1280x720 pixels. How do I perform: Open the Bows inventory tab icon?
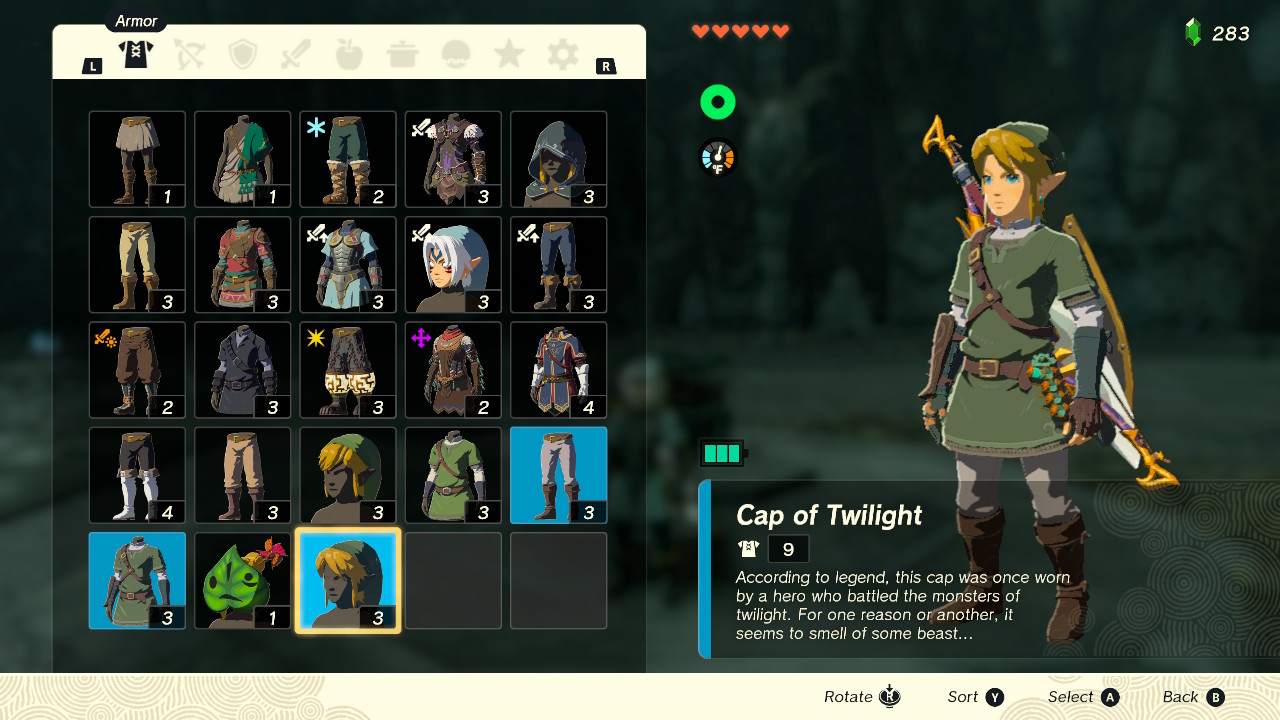click(x=189, y=55)
